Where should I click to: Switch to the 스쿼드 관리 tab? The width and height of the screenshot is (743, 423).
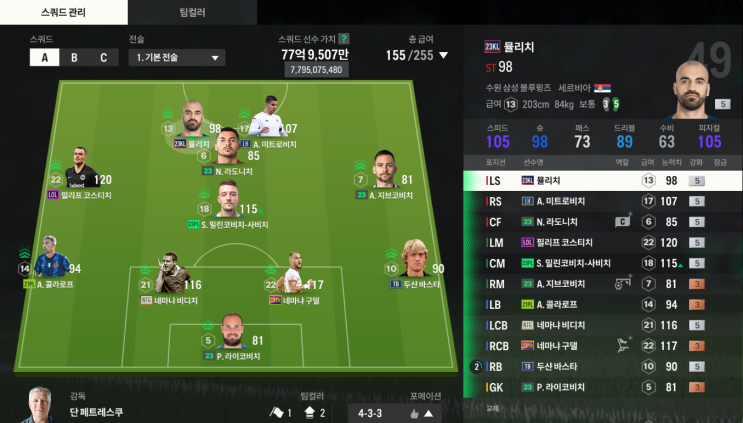click(x=63, y=12)
